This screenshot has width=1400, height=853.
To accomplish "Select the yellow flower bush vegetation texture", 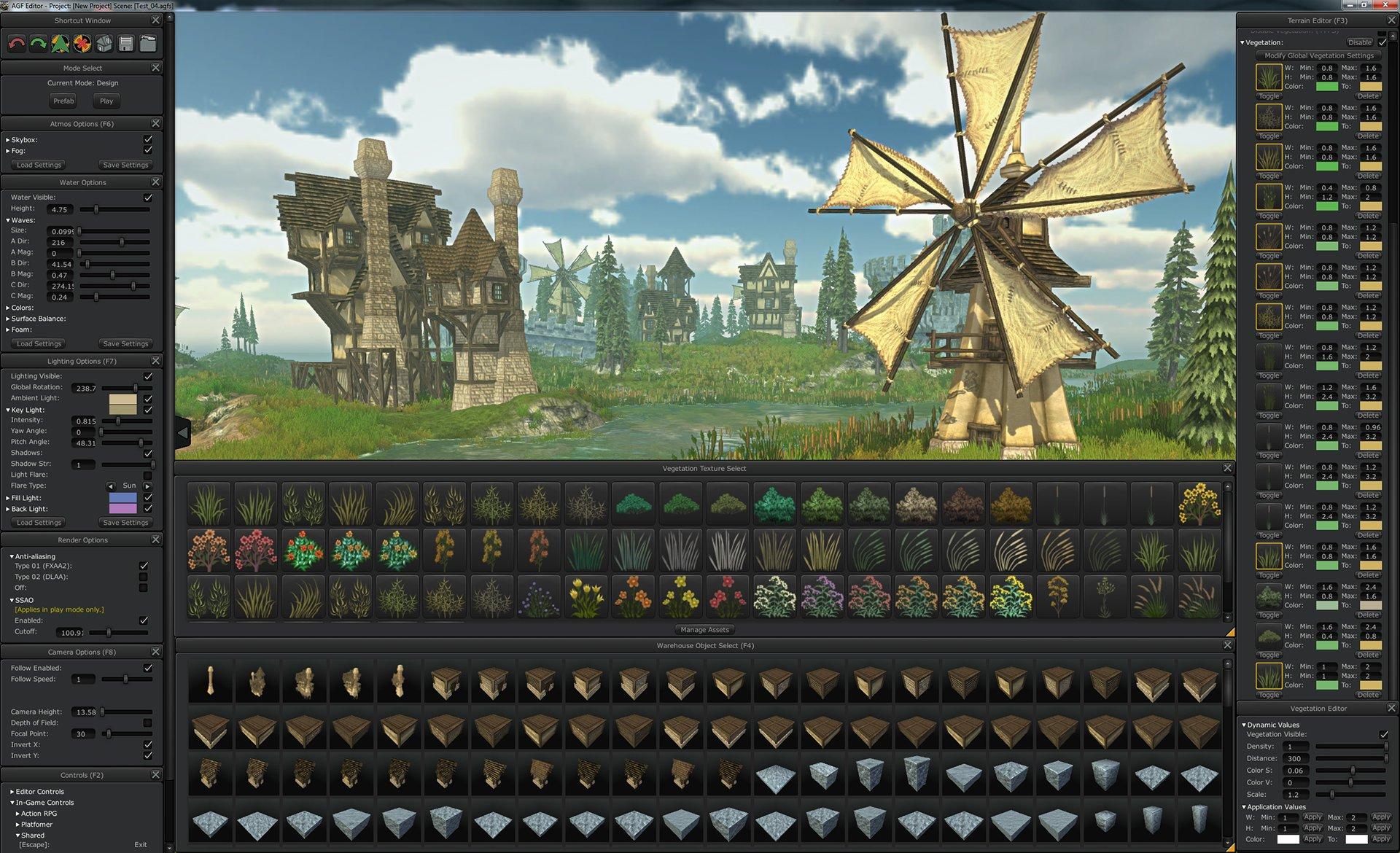I will 1199,503.
